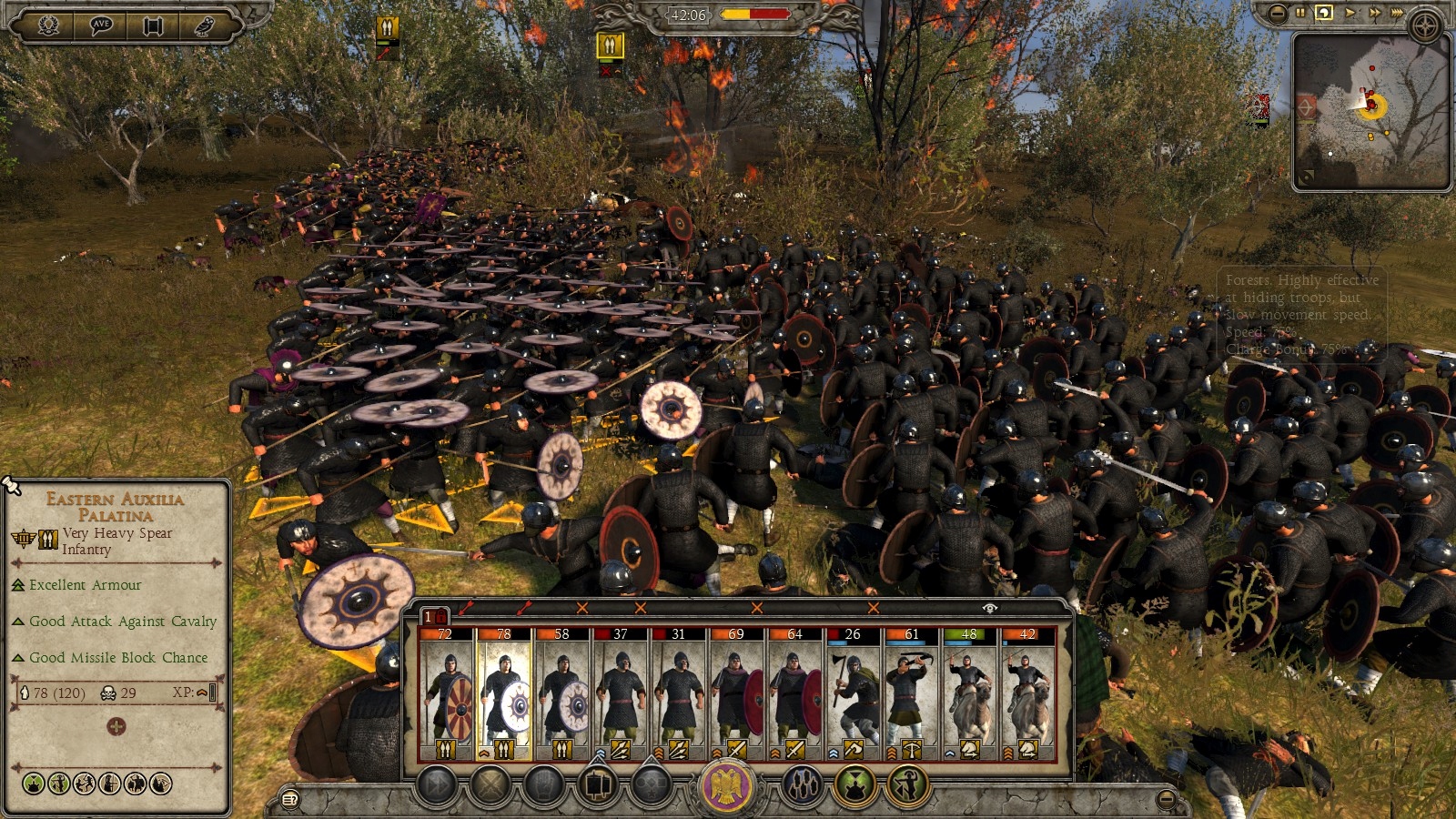Enable triple-speed with the fastest forward arrows
This screenshot has height=819, width=1456.
[x=1398, y=13]
